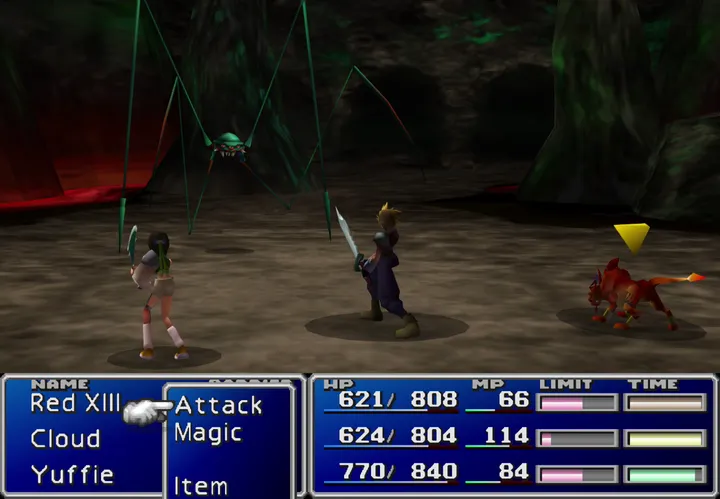Pick Cloud's name in the party list
The image size is (720, 499).
(x=65, y=439)
